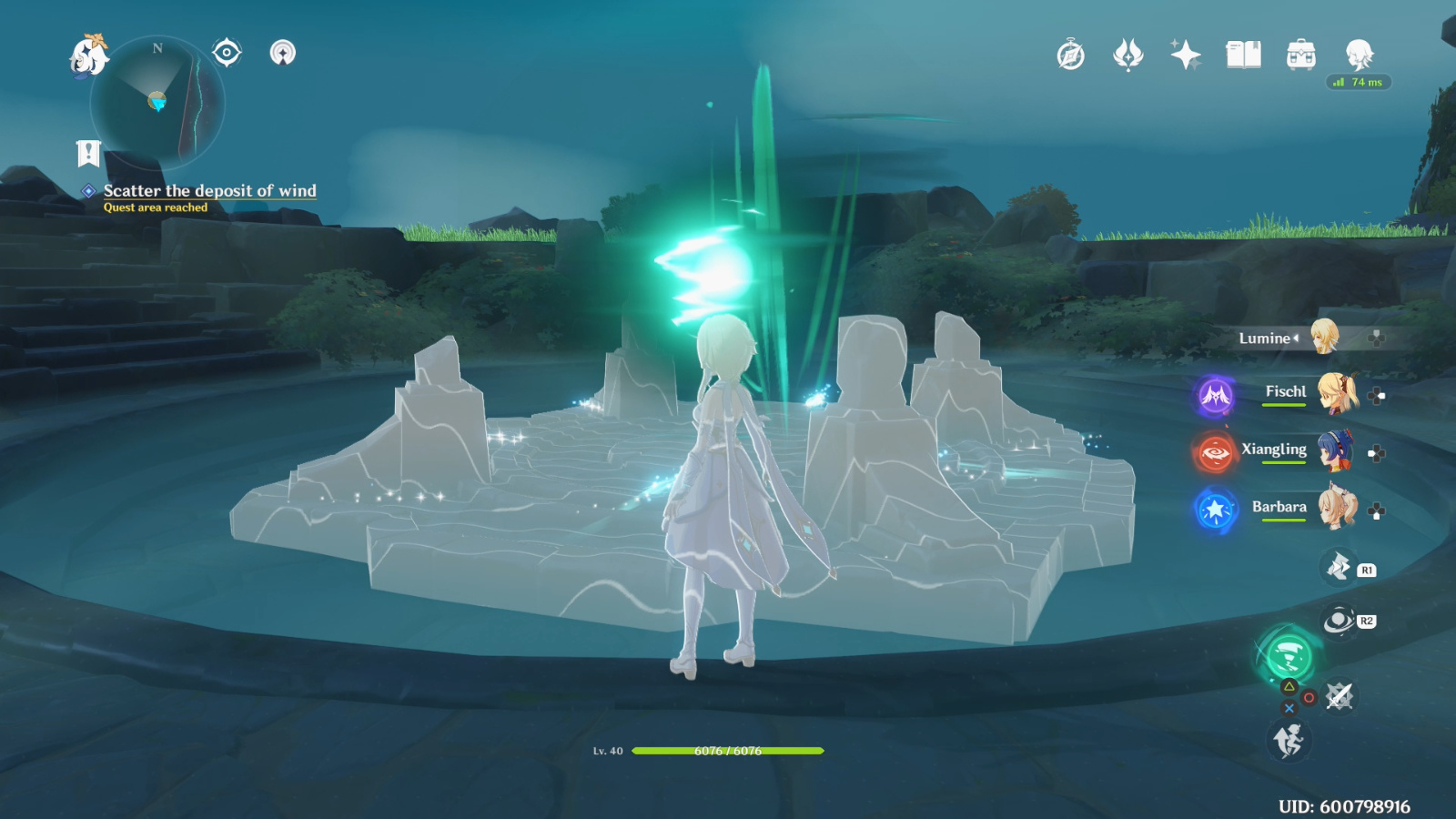
Task: Click the R1 aimed mode icon
Action: click(1336, 566)
